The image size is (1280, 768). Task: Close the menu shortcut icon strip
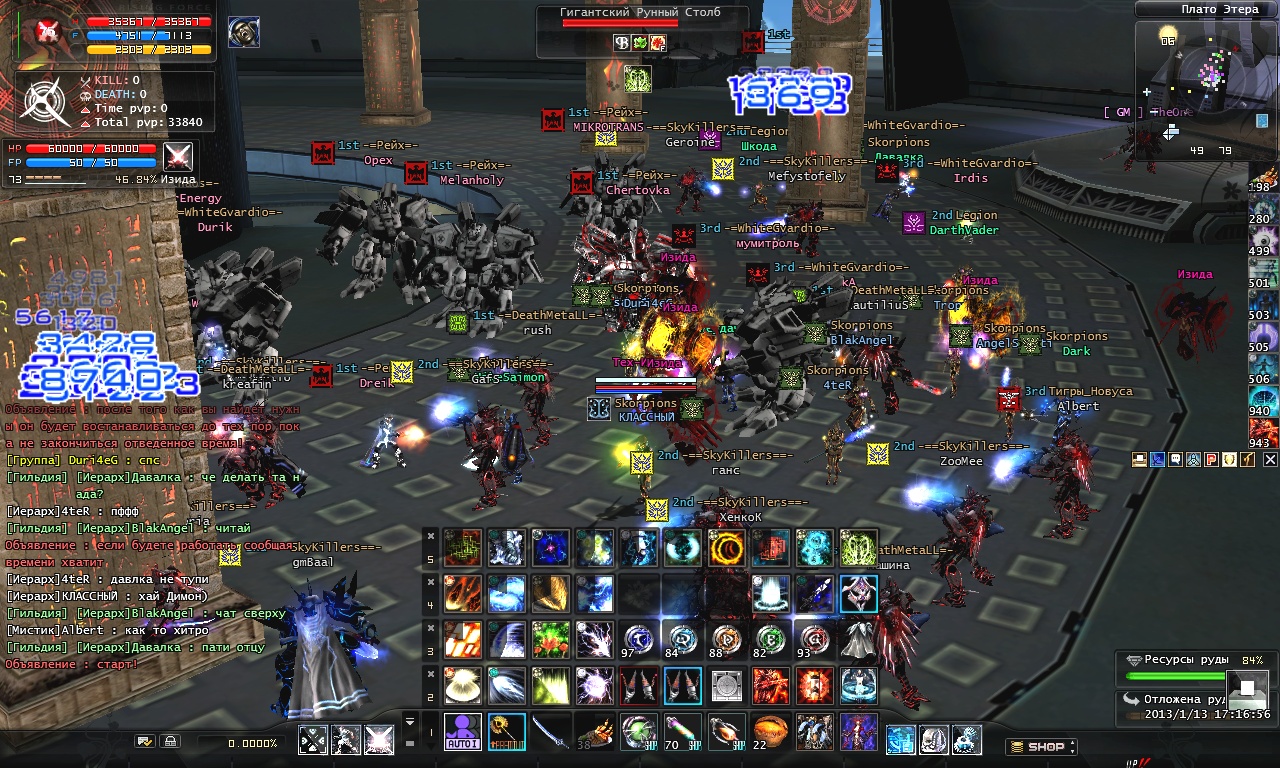pos(1270,459)
